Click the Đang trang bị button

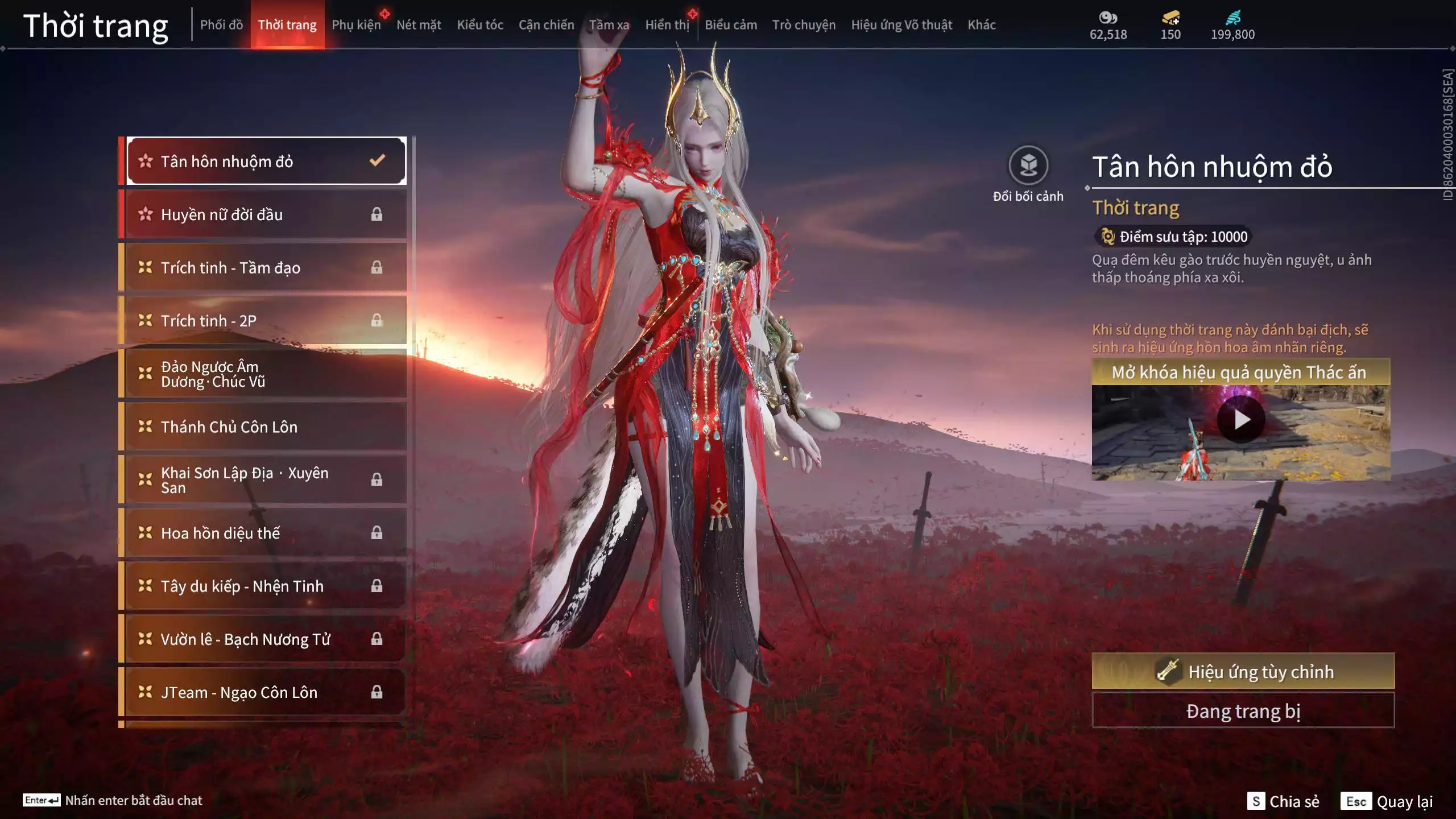pyautogui.click(x=1243, y=711)
